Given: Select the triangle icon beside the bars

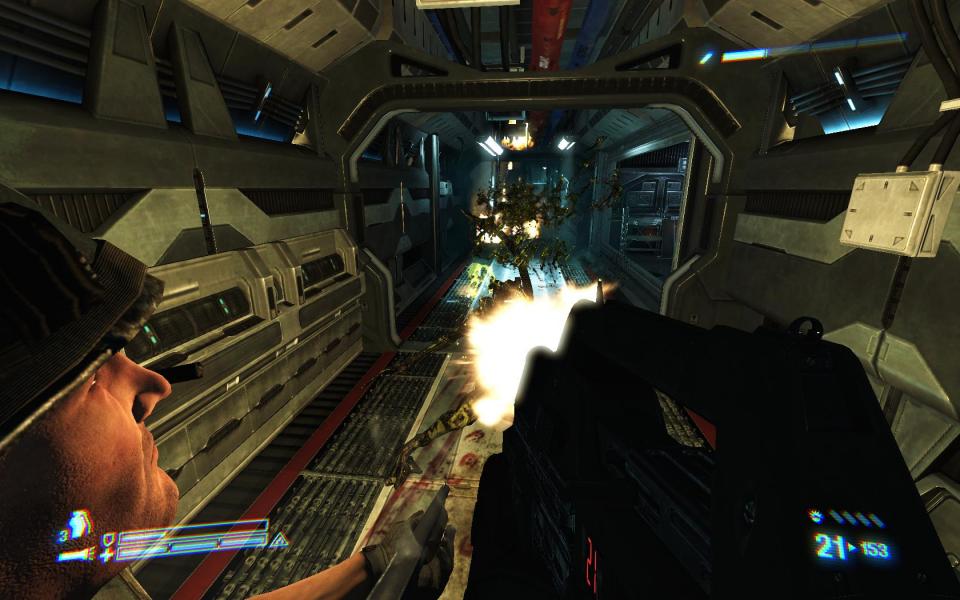Looking at the screenshot, I should click(281, 542).
